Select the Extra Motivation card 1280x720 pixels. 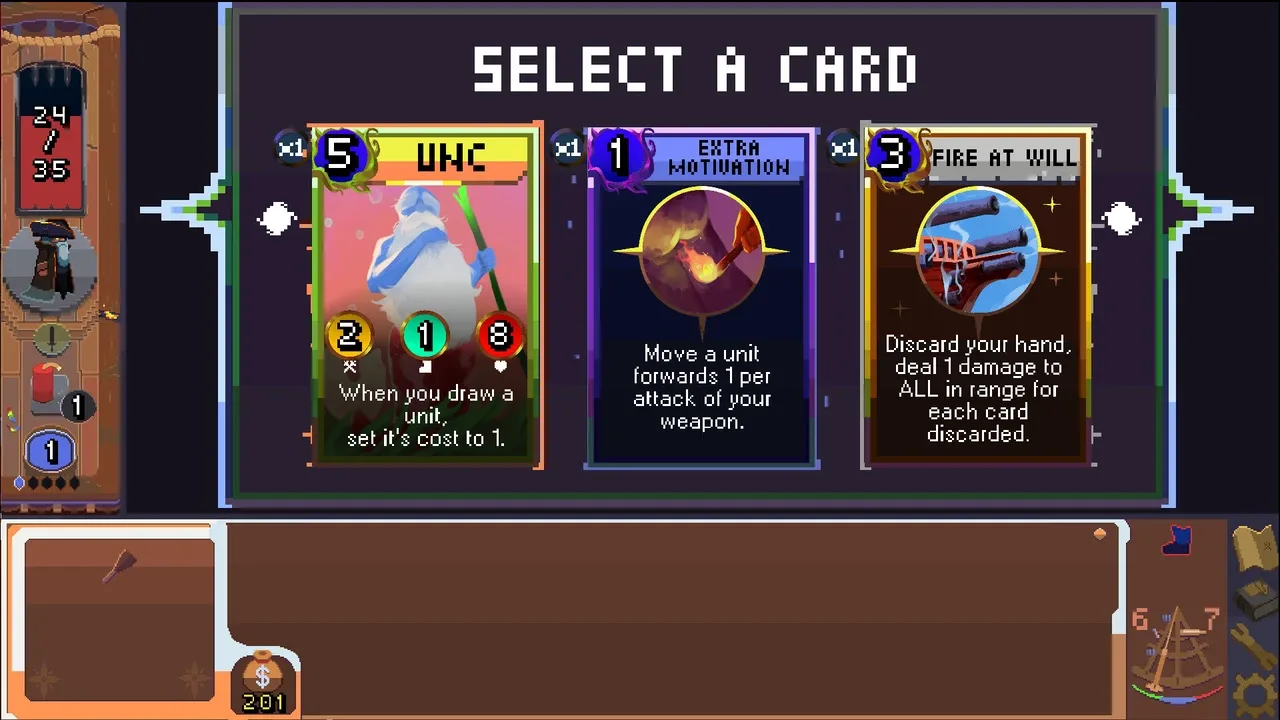pos(701,297)
